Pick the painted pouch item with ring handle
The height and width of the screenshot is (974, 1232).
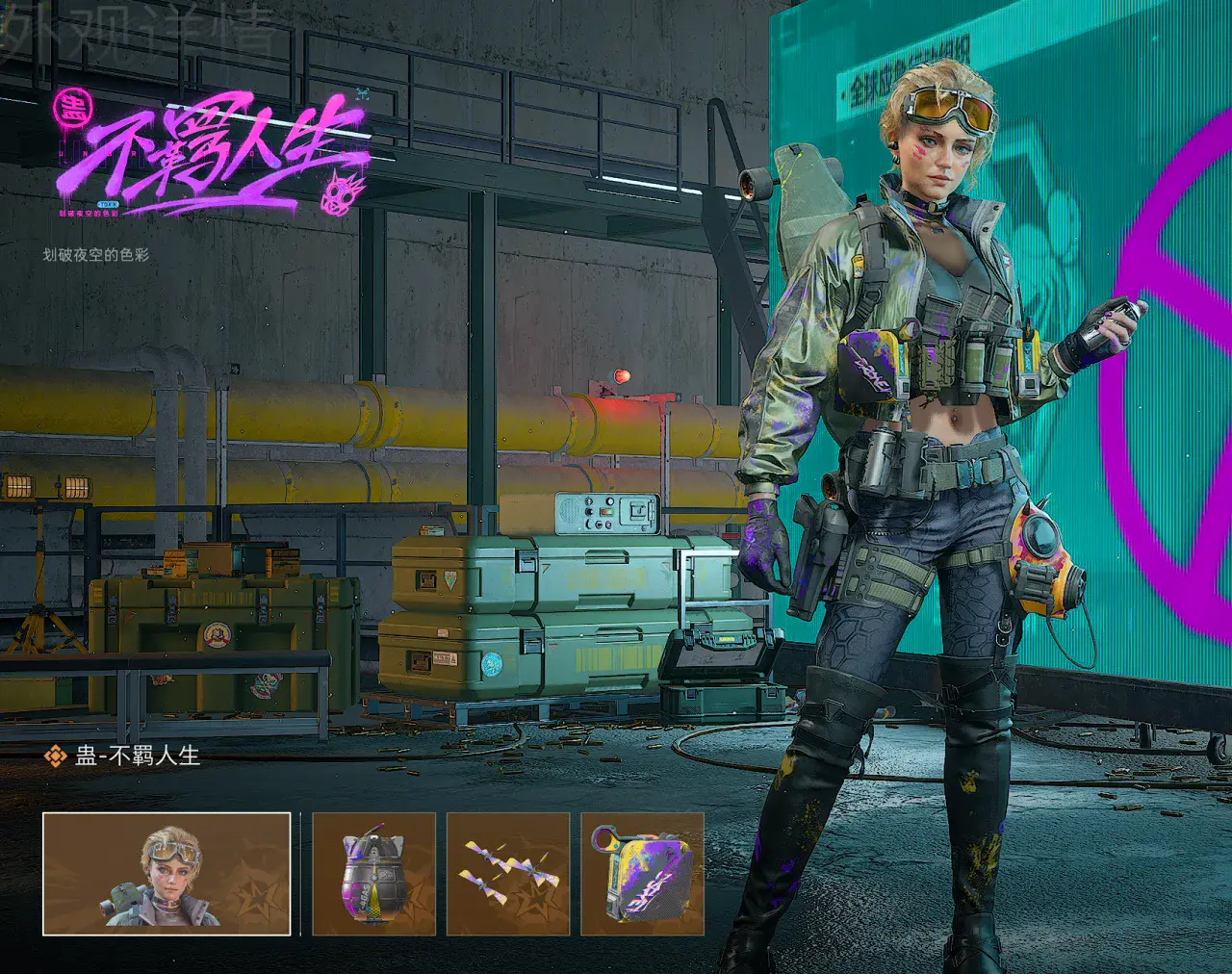642,874
